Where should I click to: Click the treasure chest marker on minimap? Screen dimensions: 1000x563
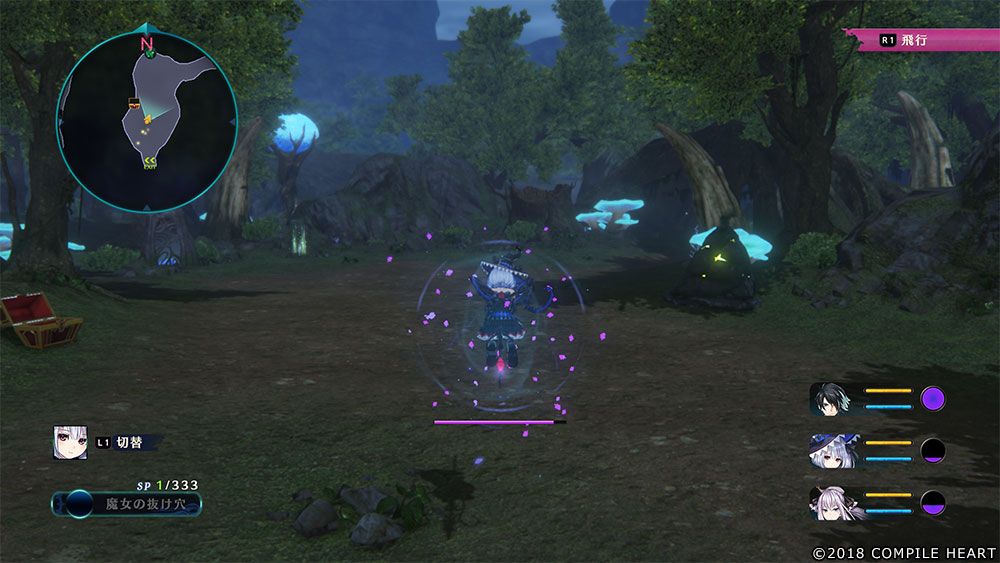[133, 103]
